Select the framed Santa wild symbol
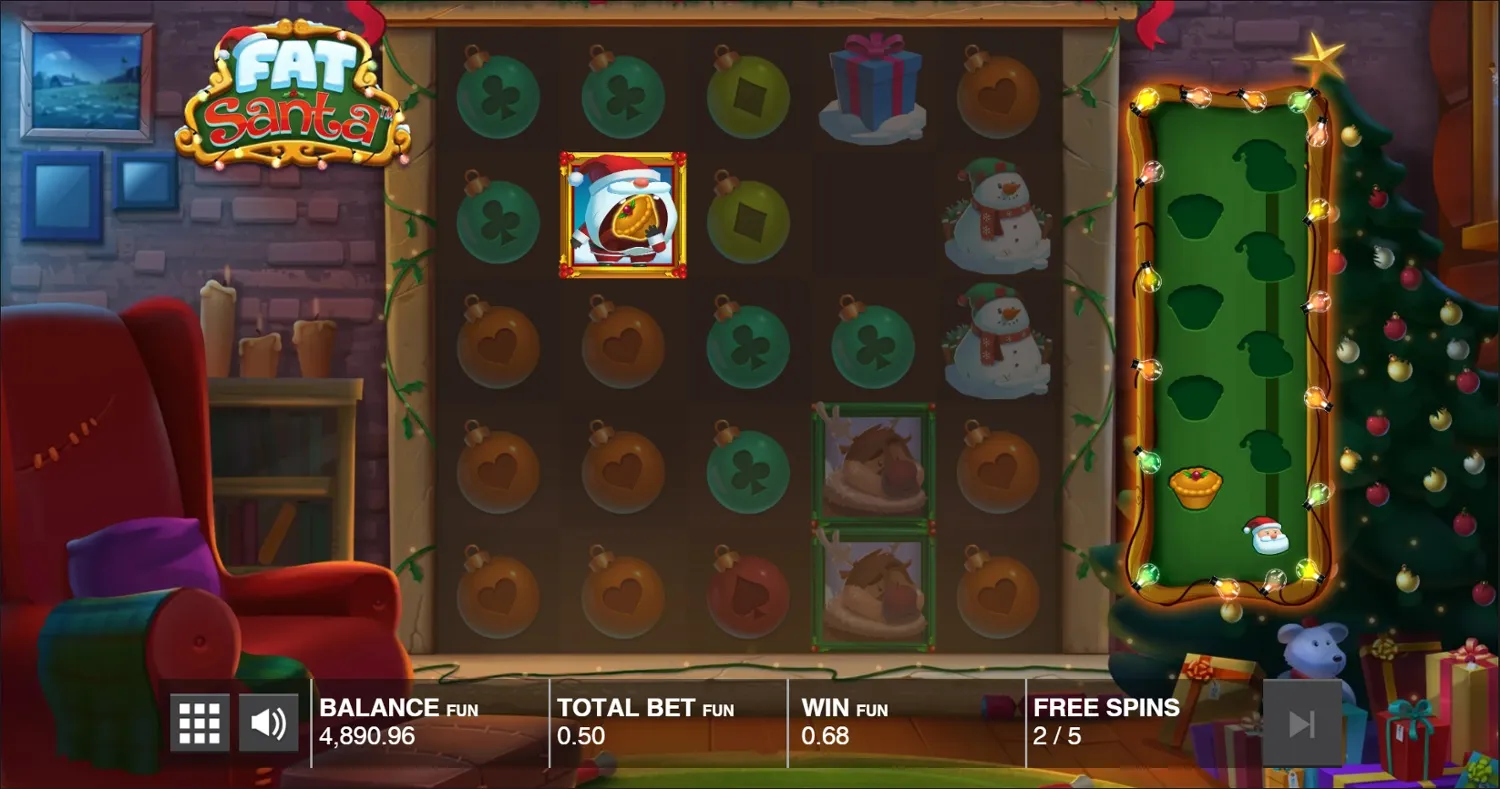 623,215
